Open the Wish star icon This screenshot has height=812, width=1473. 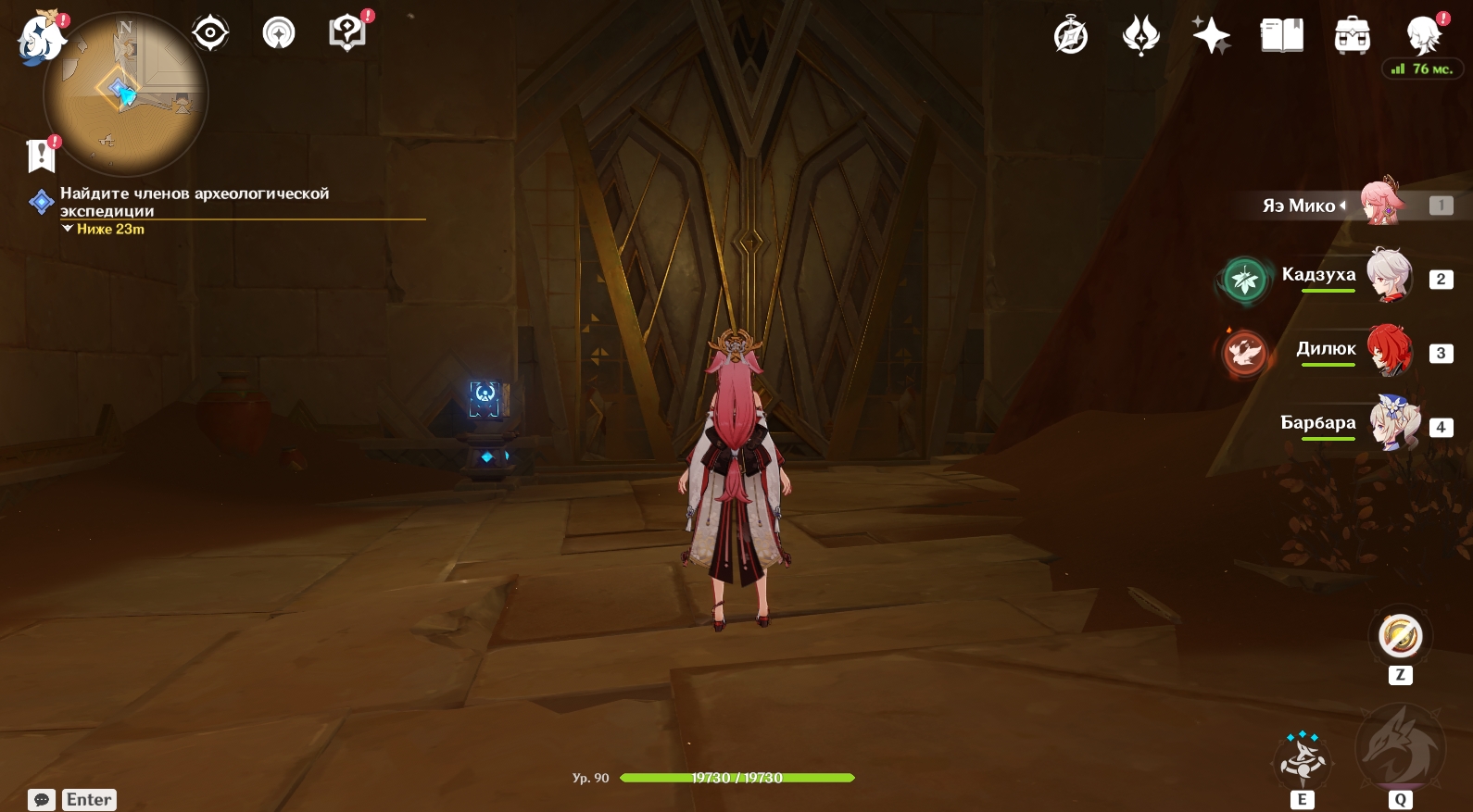(1211, 36)
